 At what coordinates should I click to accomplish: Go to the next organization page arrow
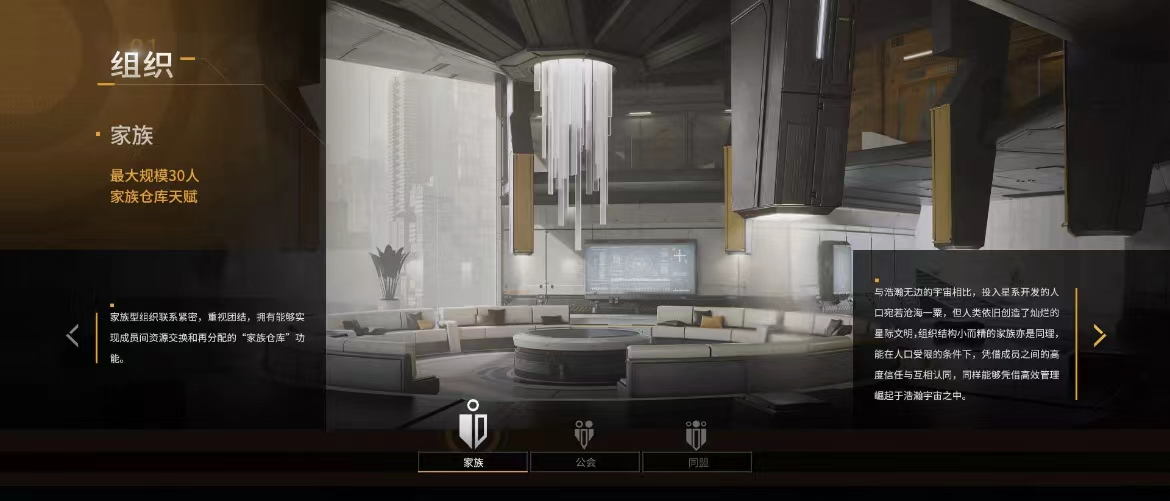(x=1099, y=336)
